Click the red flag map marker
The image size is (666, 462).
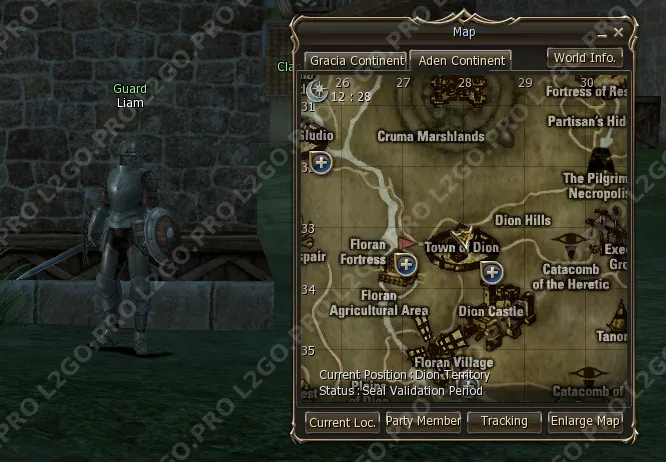406,243
